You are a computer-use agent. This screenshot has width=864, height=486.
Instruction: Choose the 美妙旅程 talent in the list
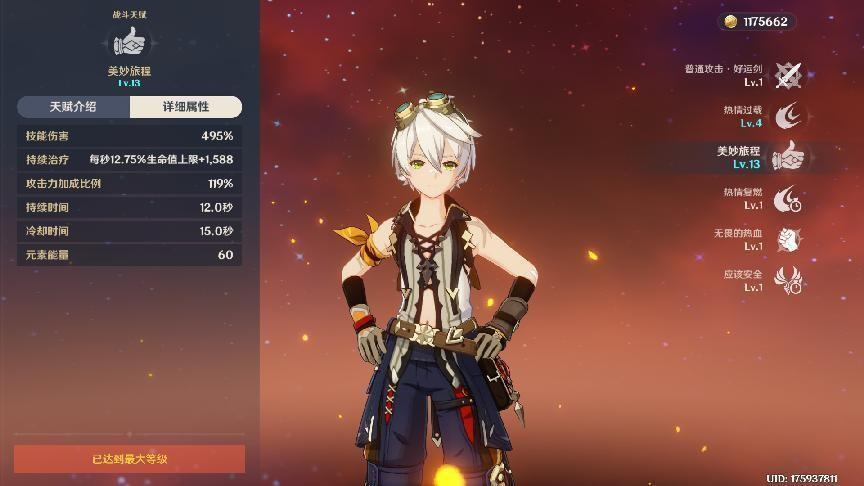coord(789,157)
